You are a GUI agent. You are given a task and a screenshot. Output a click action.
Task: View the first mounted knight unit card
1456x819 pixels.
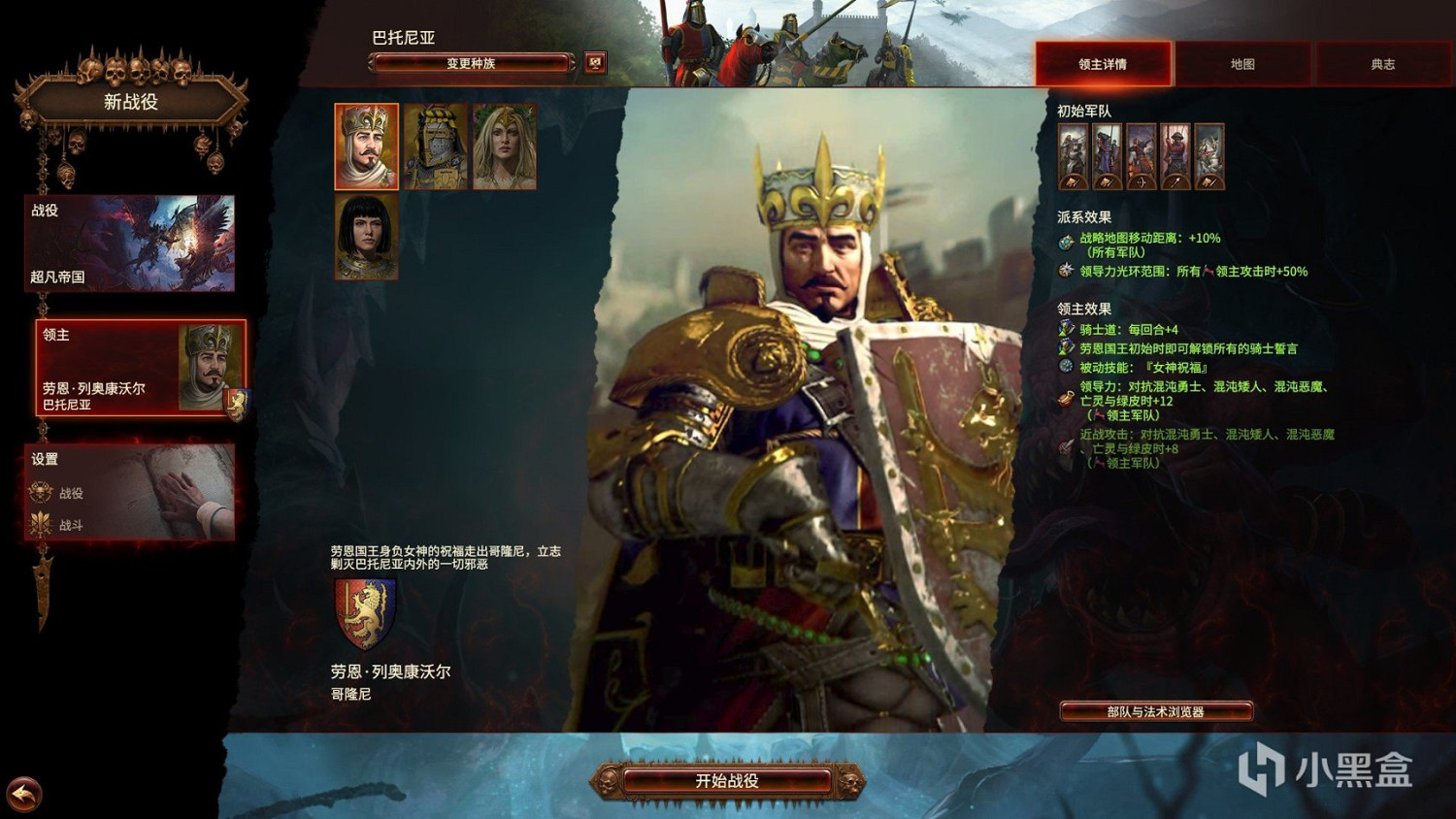[1072, 160]
